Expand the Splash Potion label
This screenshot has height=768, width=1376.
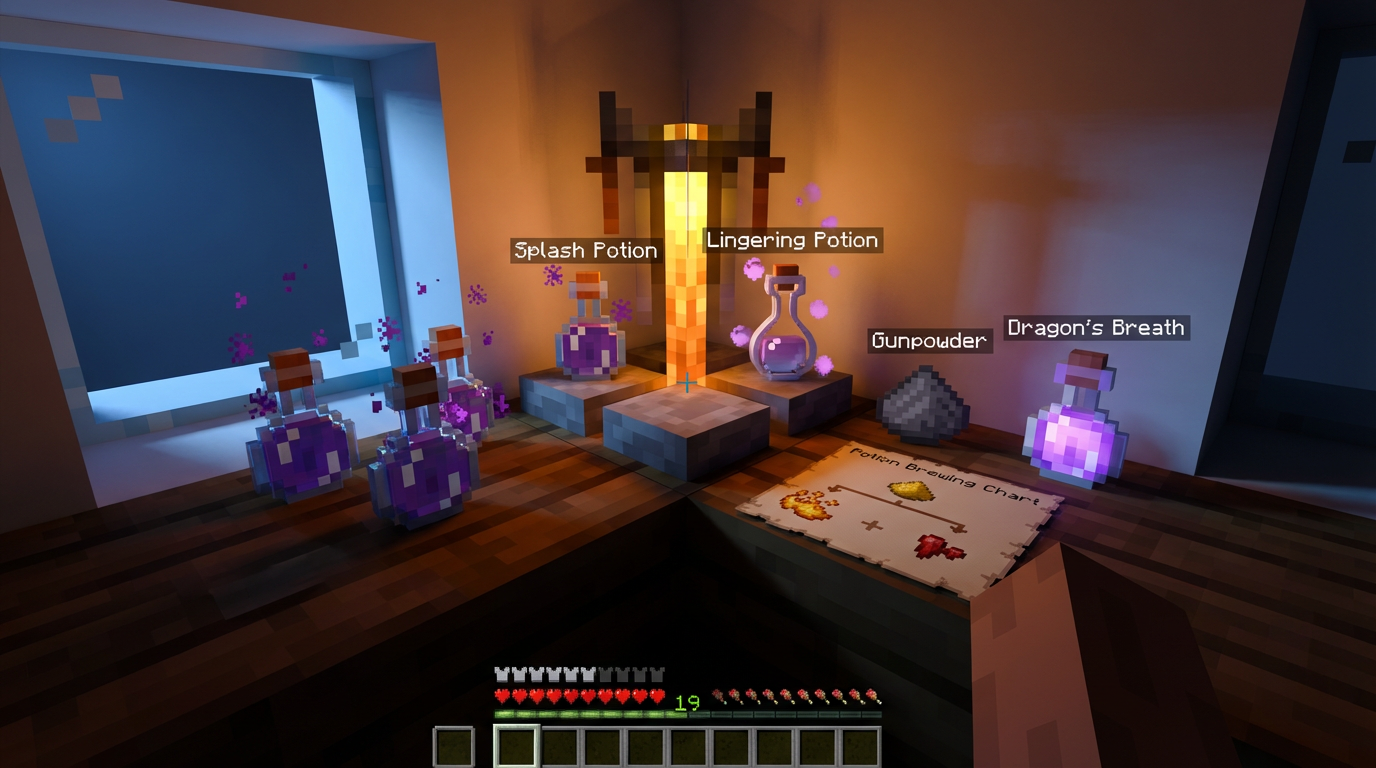[x=585, y=250]
